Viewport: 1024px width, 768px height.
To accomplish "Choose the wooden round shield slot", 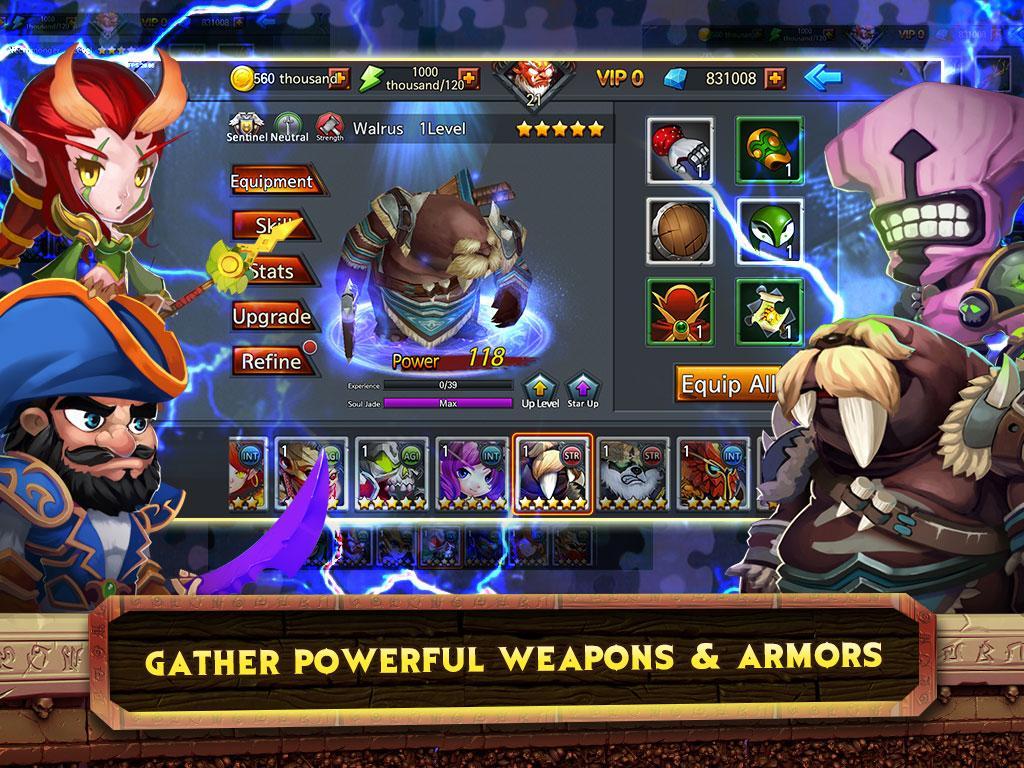I will pyautogui.click(x=680, y=229).
